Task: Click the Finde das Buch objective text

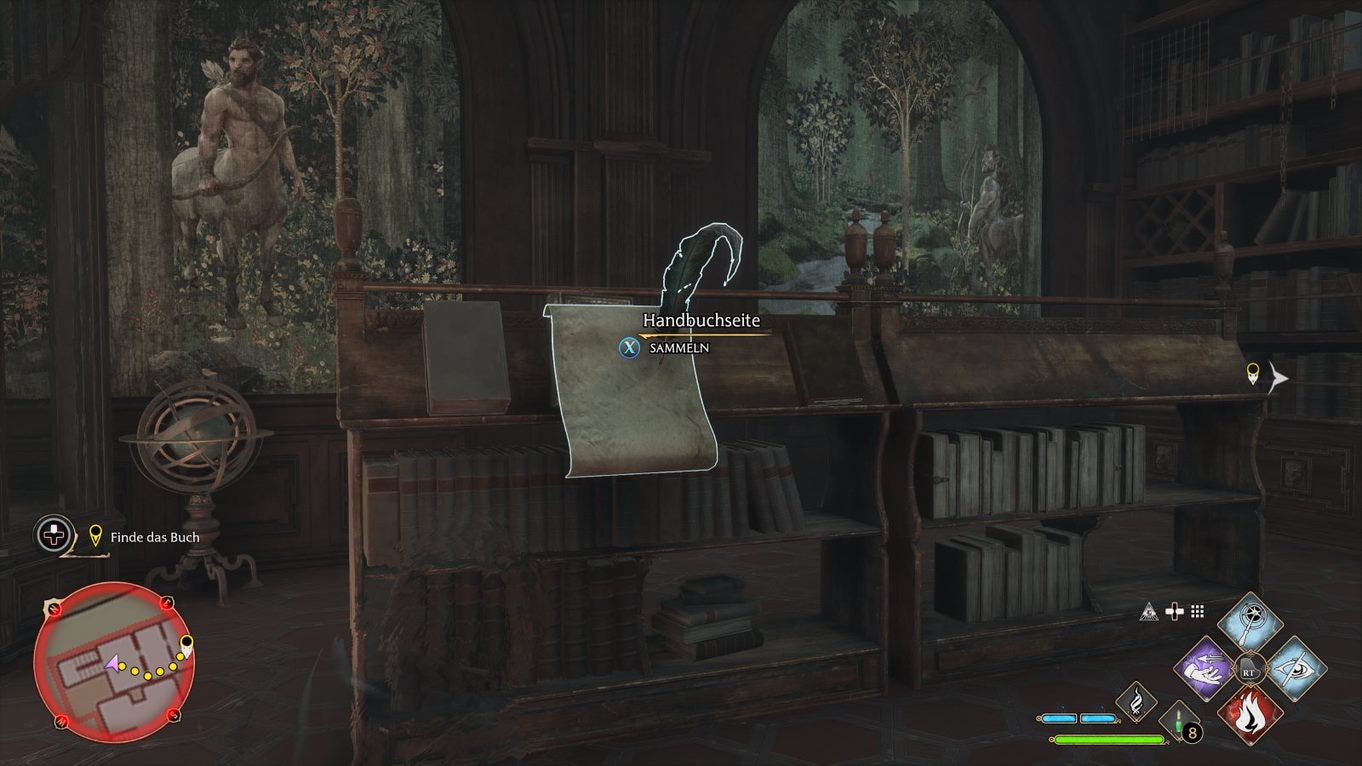Action: tap(155, 537)
